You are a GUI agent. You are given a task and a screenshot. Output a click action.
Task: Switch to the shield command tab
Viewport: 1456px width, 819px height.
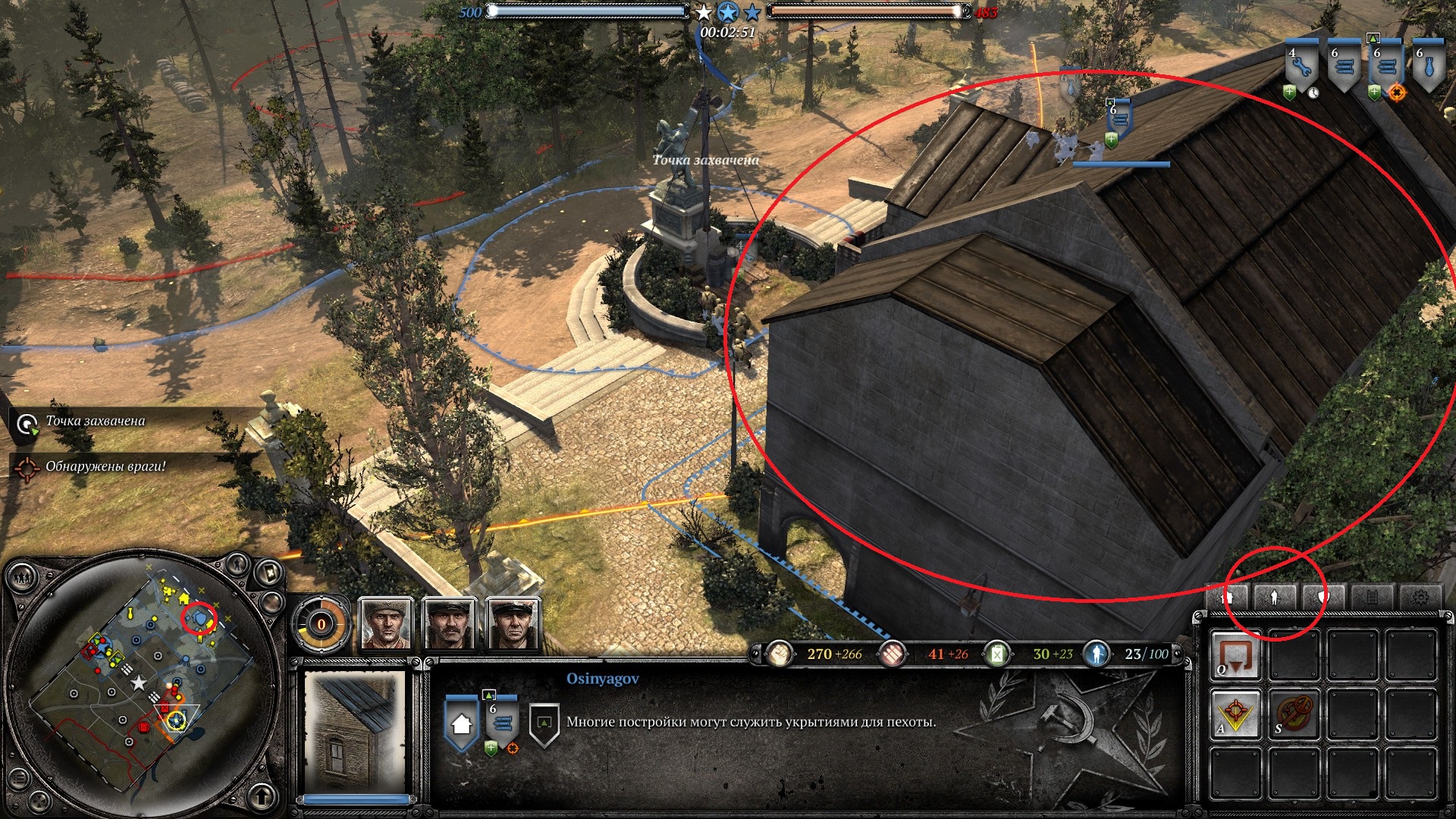(1323, 598)
